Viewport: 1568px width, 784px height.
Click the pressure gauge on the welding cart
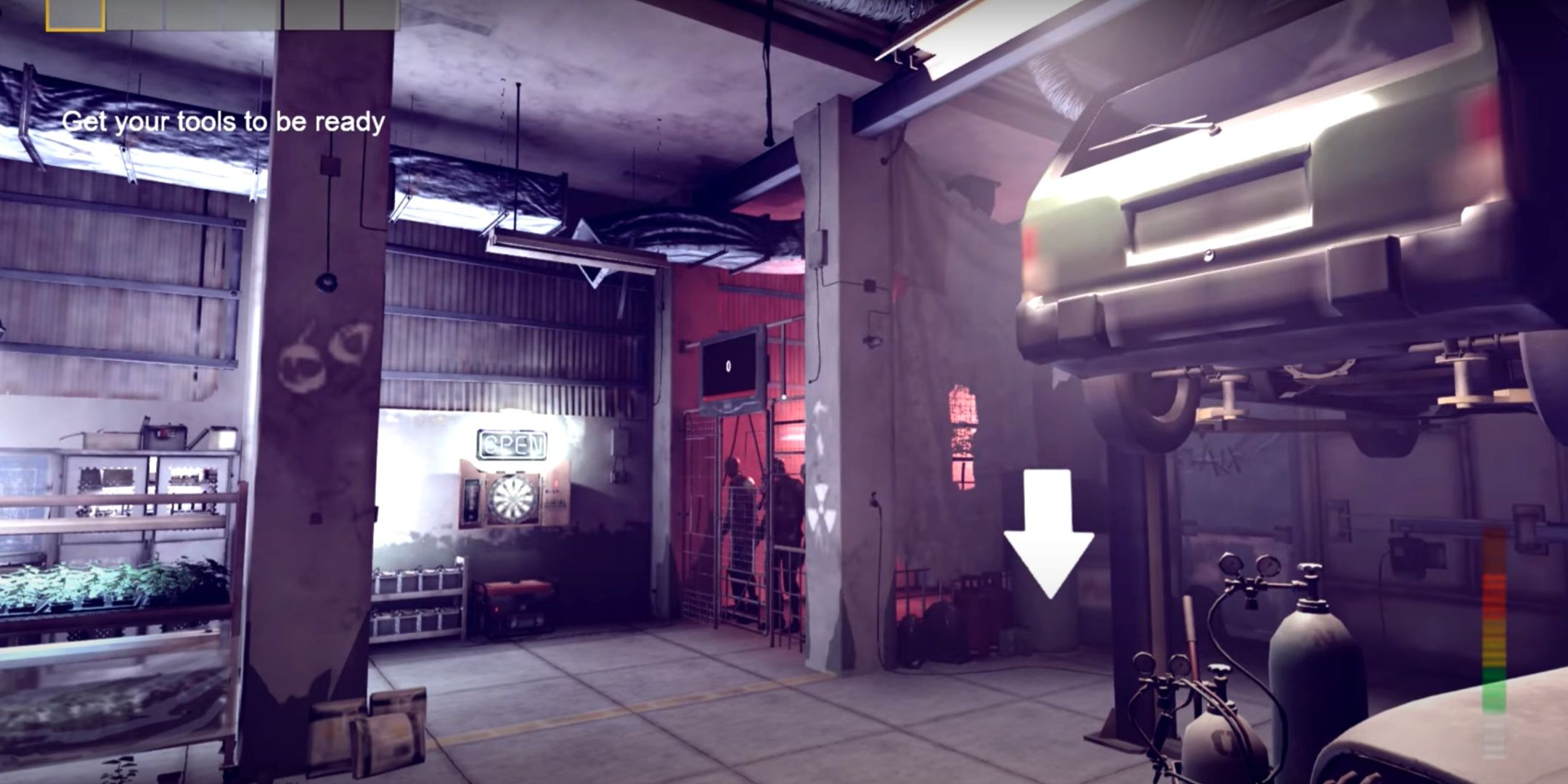pyautogui.click(x=1230, y=563)
